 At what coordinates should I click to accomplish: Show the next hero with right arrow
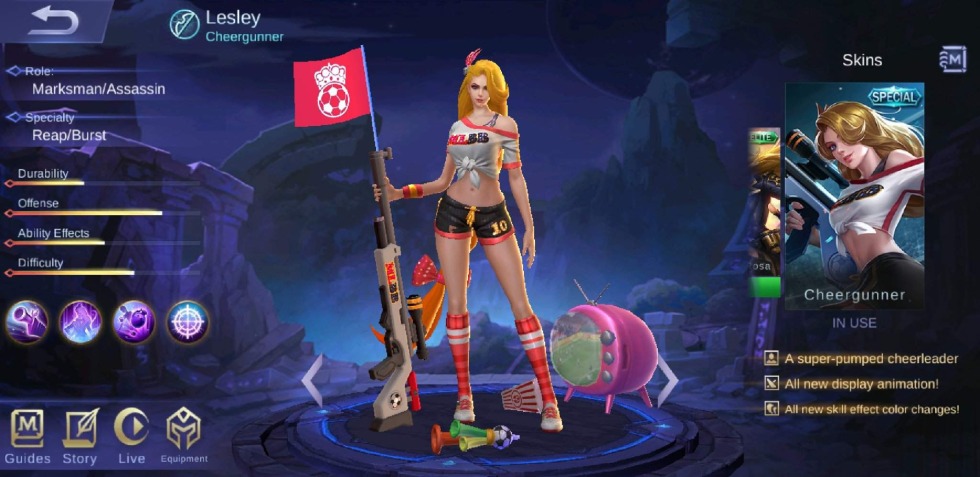tap(667, 380)
